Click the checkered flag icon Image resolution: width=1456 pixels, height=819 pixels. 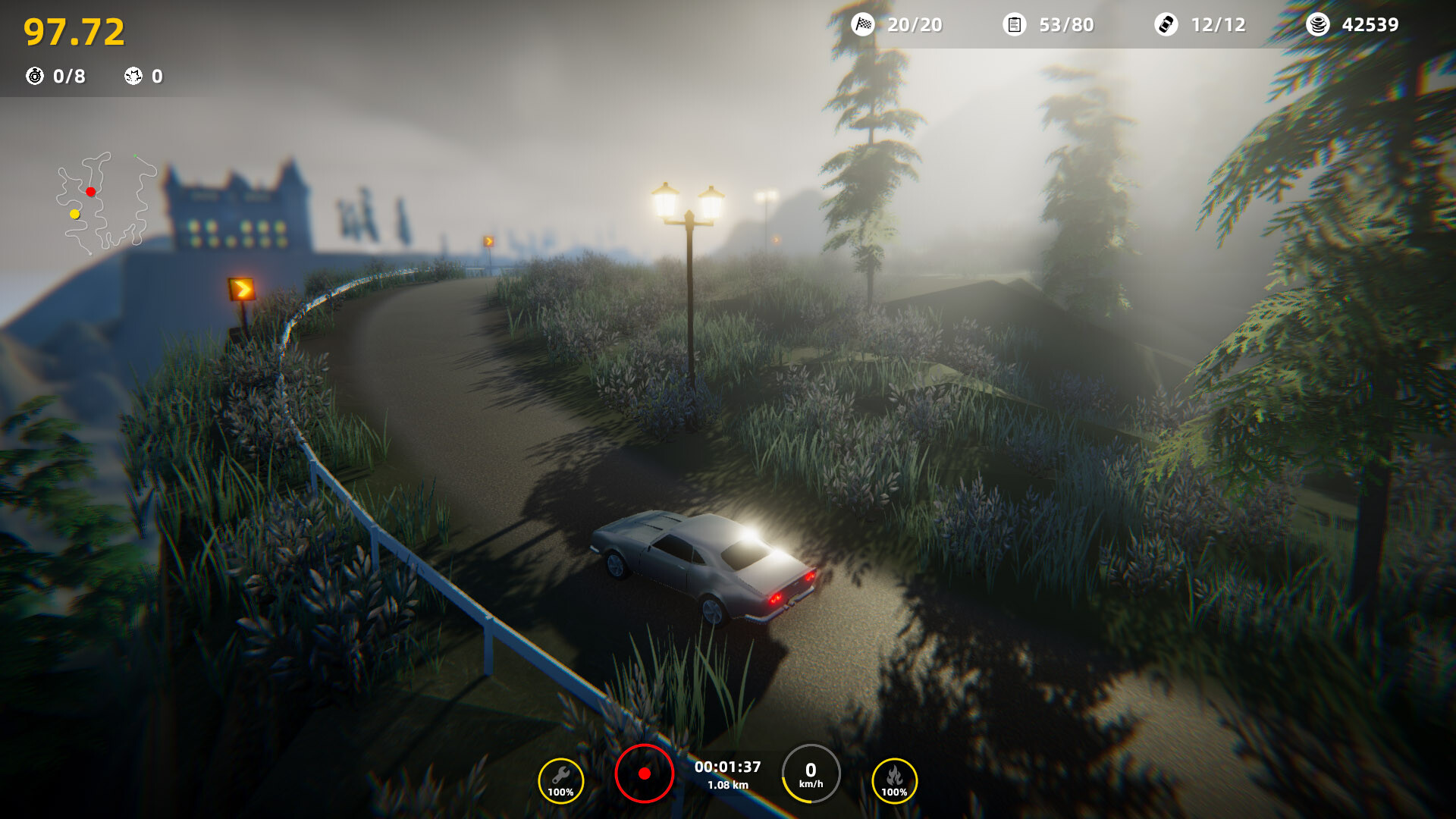[863, 24]
